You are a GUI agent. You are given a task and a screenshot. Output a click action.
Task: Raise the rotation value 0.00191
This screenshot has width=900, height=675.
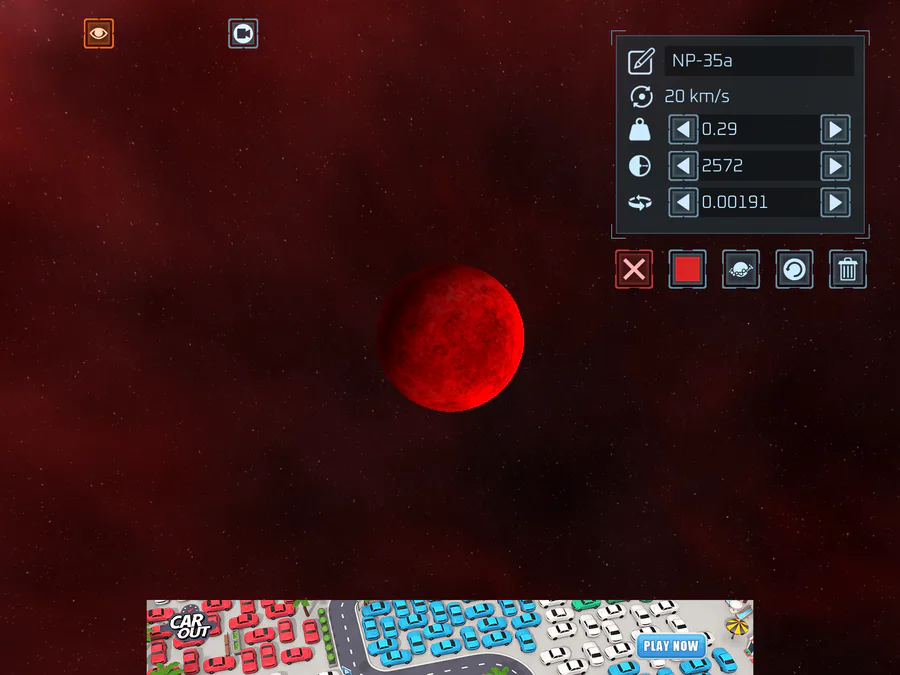(x=835, y=202)
